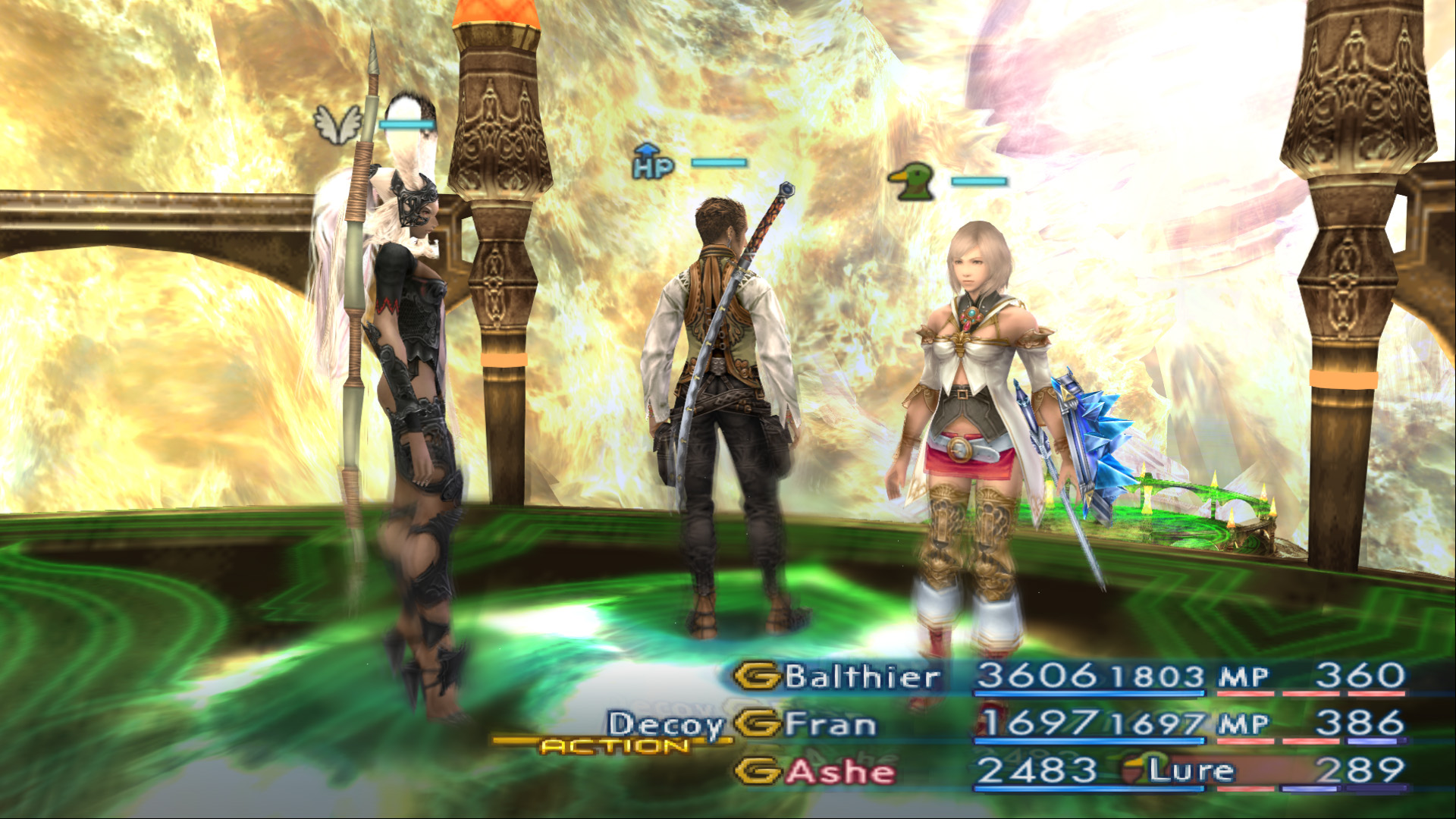Image resolution: width=1456 pixels, height=819 pixels.
Task: Click the gambit icon beside Fran
Action: (758, 723)
